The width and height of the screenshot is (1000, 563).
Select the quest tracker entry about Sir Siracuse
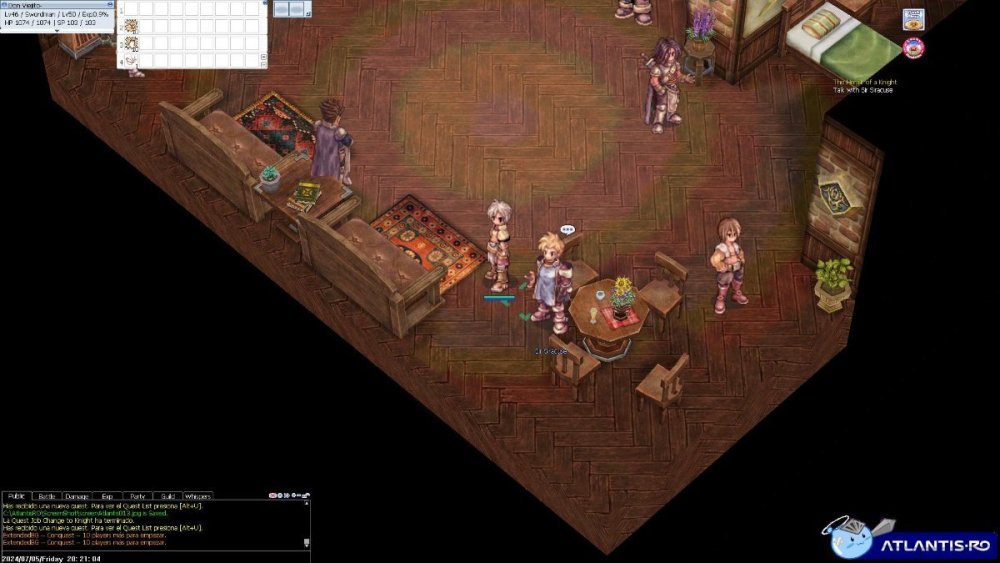(x=862, y=90)
